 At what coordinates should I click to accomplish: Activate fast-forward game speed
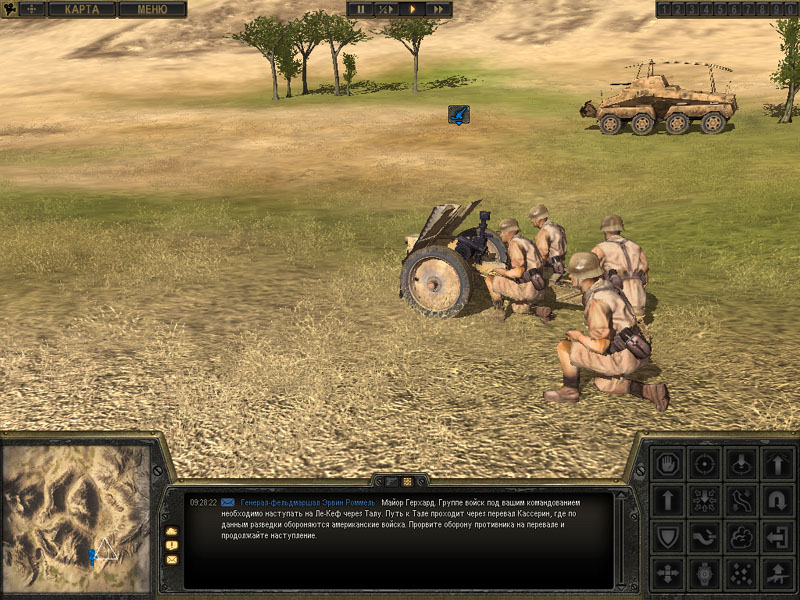(438, 9)
